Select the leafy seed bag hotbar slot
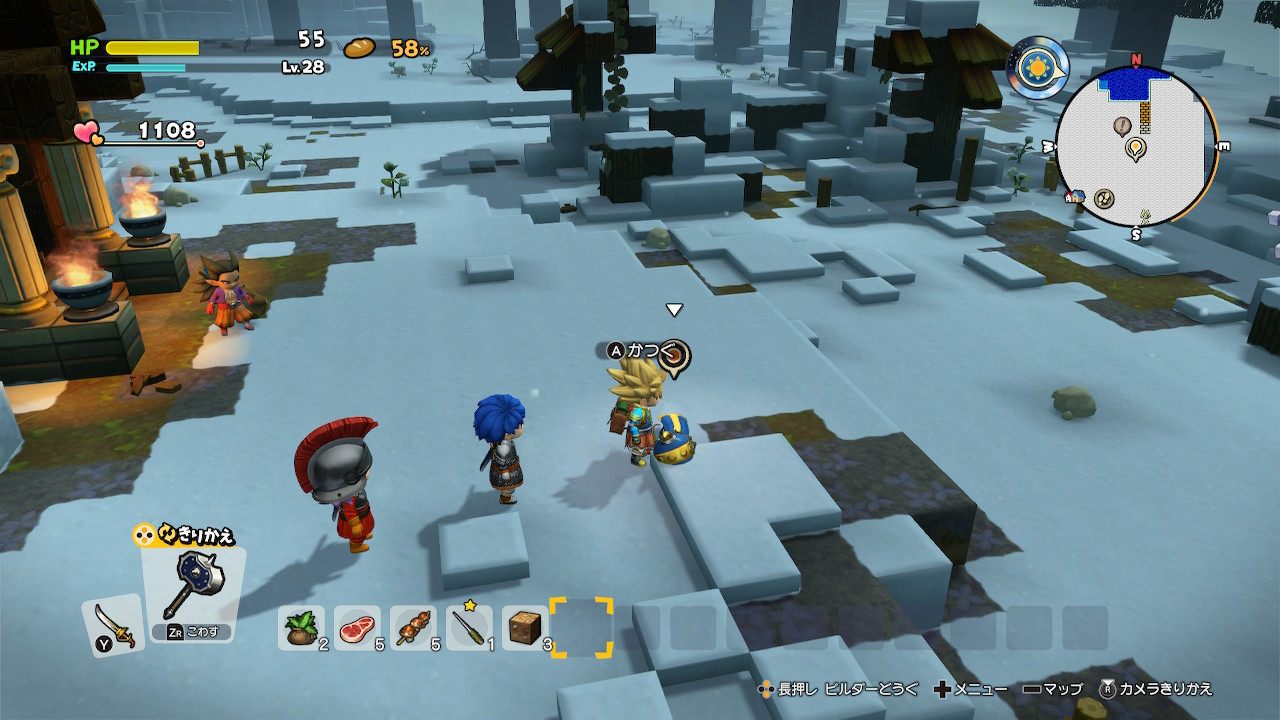The height and width of the screenshot is (720, 1280). 300,628
